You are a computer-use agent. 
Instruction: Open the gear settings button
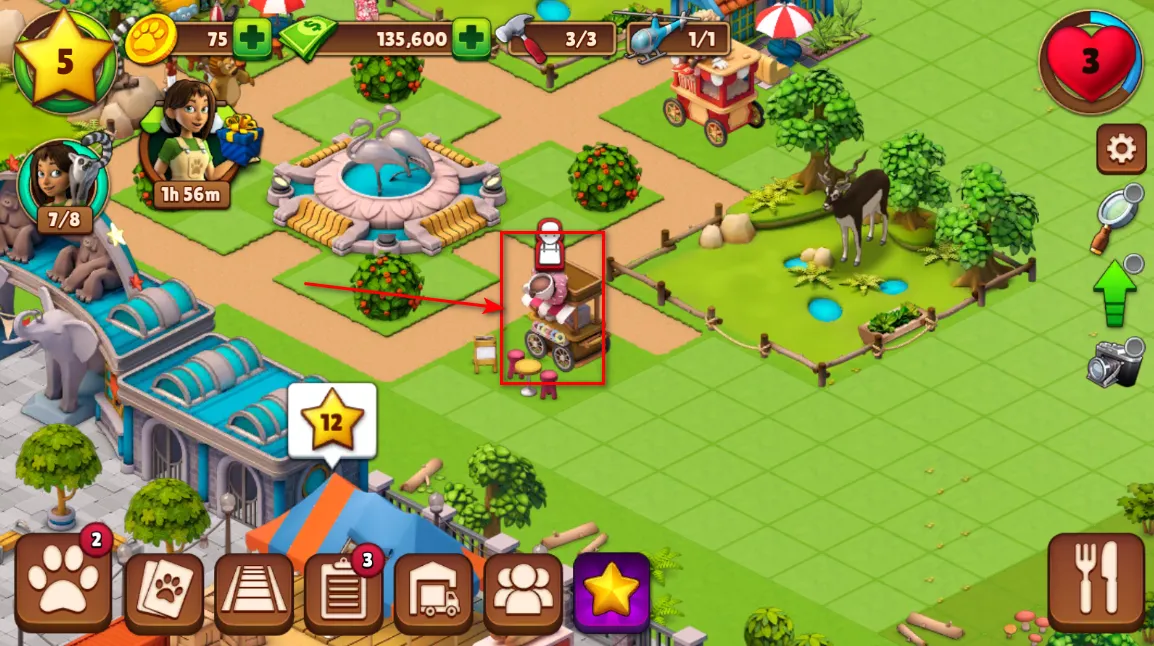[x=1121, y=150]
